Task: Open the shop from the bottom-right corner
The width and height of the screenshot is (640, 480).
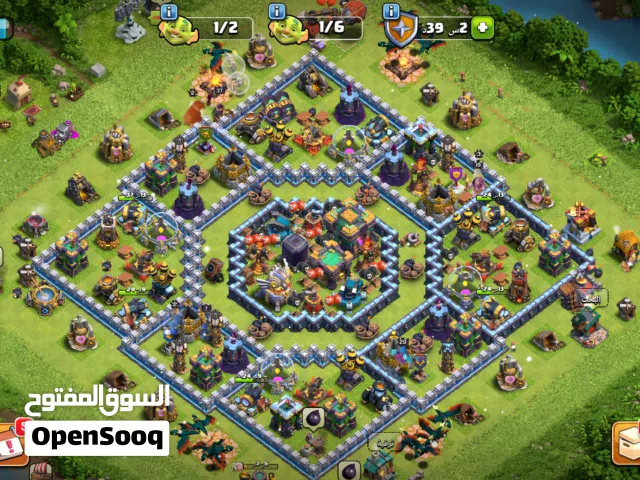Action: pyautogui.click(x=628, y=443)
